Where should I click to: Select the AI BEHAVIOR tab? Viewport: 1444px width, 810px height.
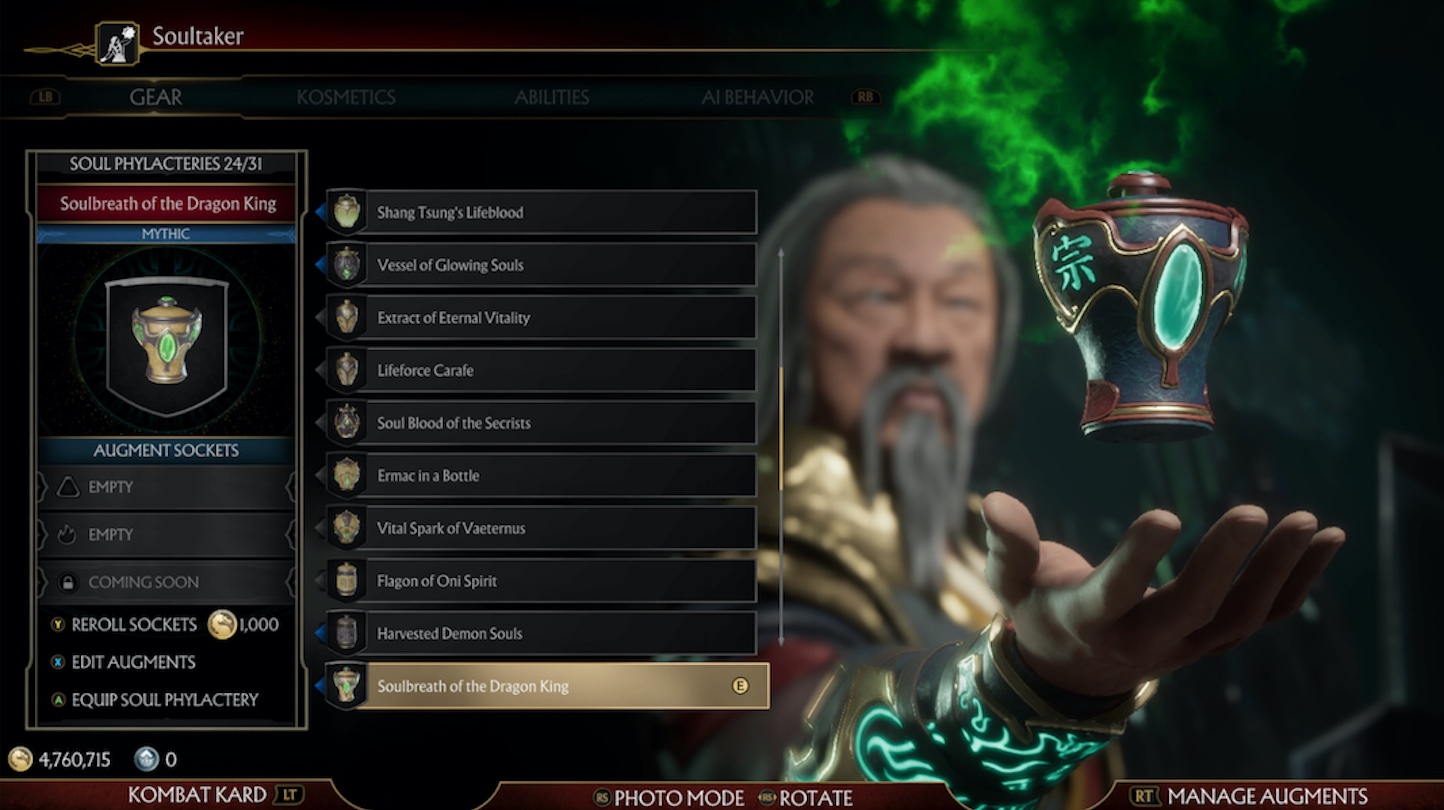click(756, 97)
